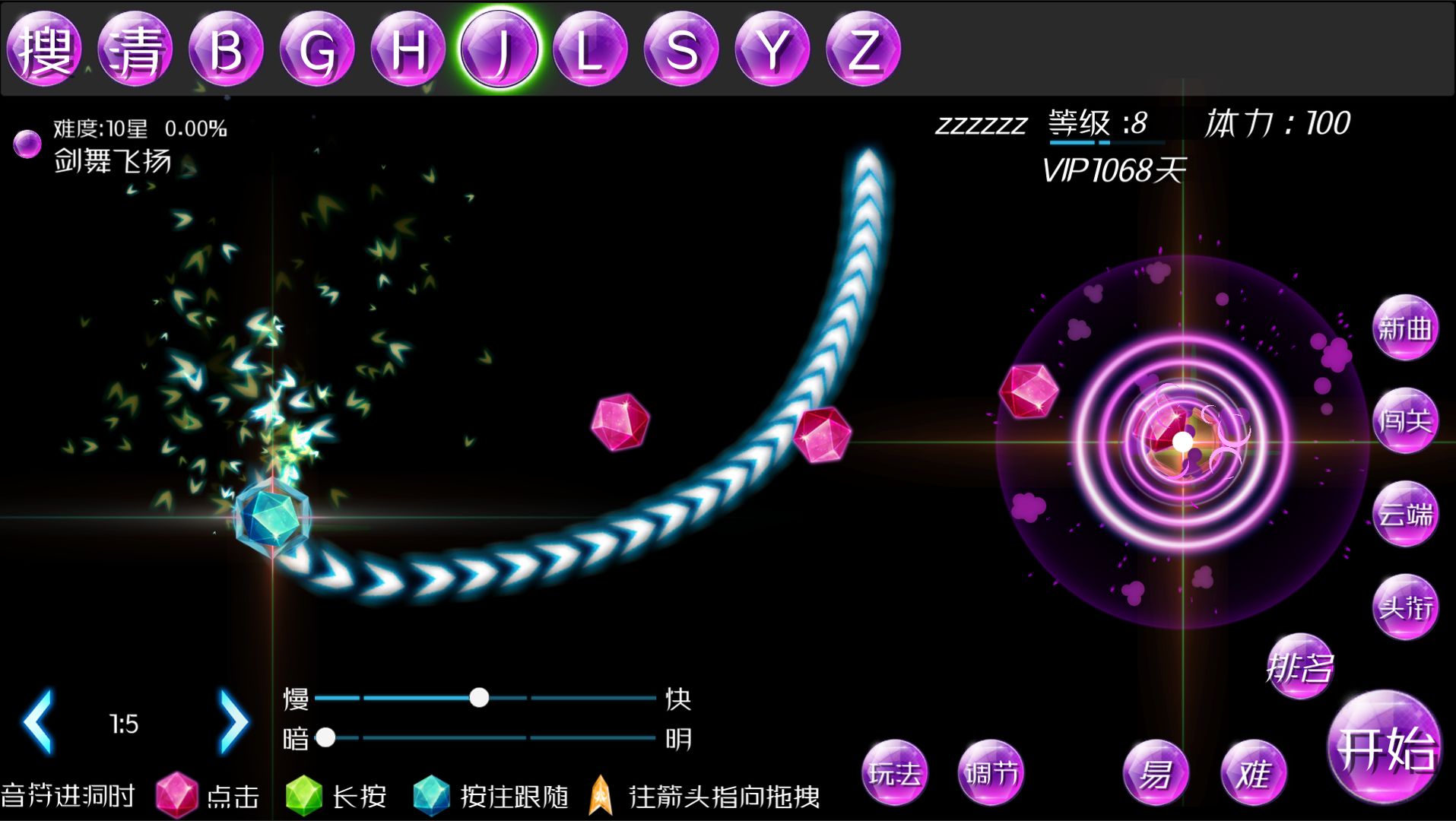Select the Z letter bubble
Viewport: 1456px width, 821px height.
[863, 49]
